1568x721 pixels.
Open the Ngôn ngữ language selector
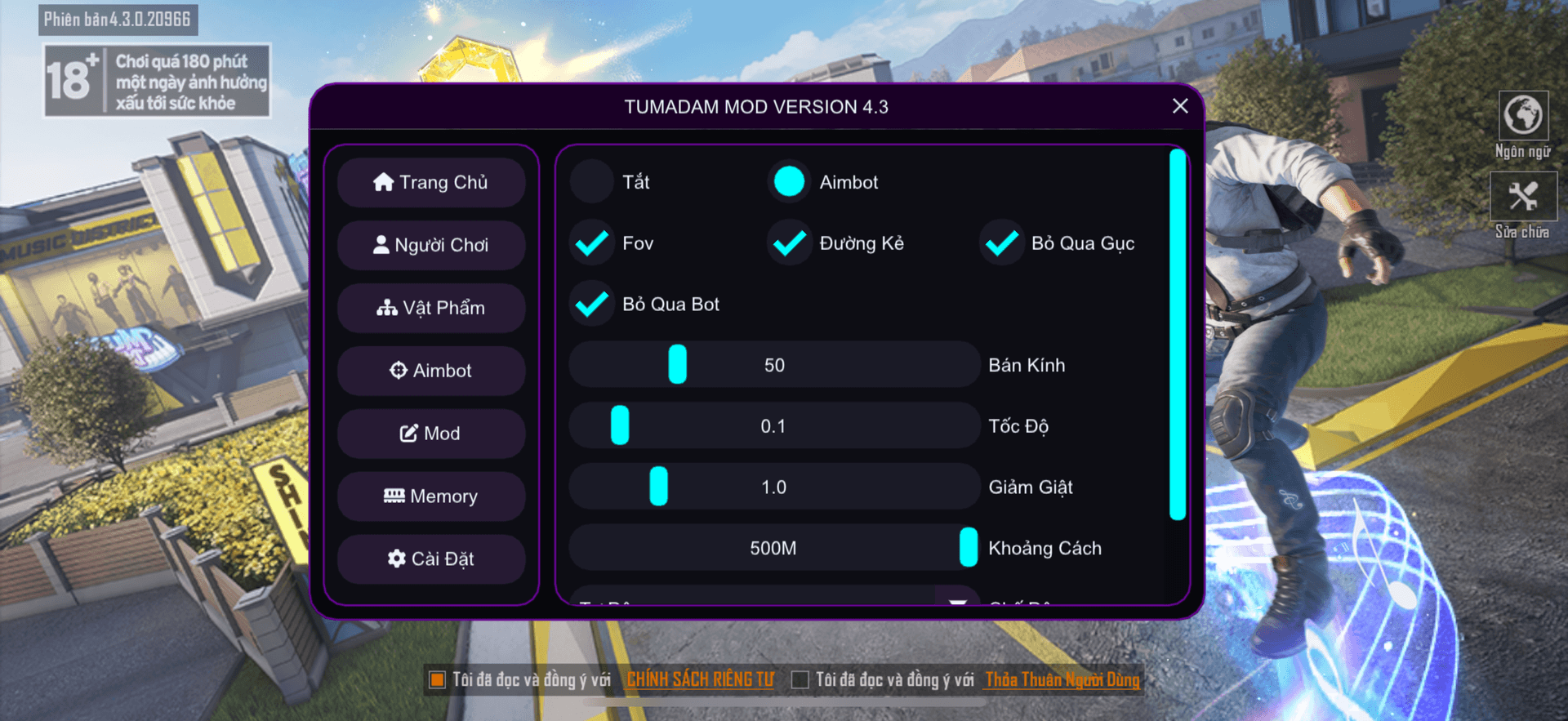(x=1523, y=116)
